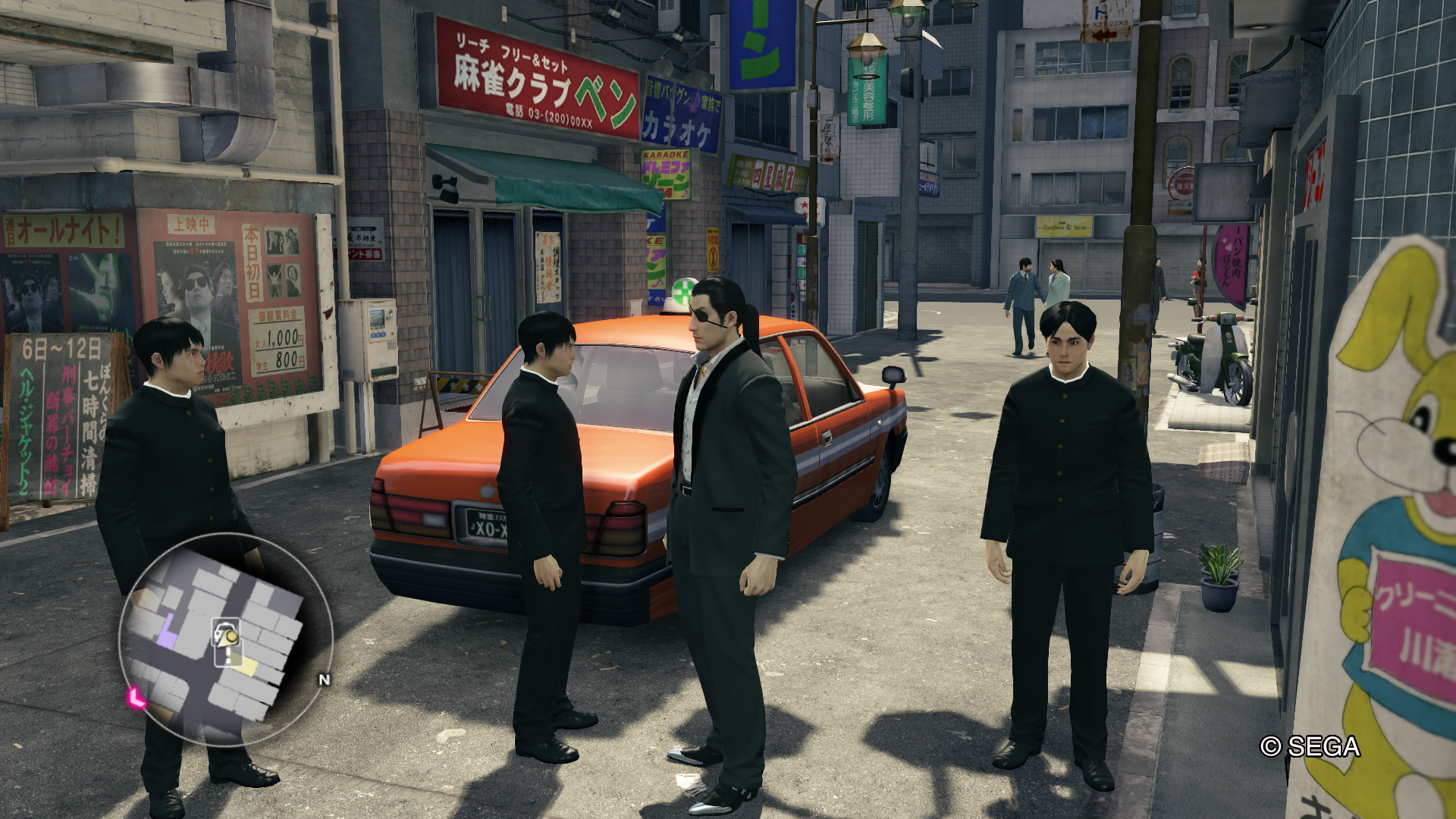Open the circular minimap
This screenshot has height=819, width=1456.
coord(225,639)
